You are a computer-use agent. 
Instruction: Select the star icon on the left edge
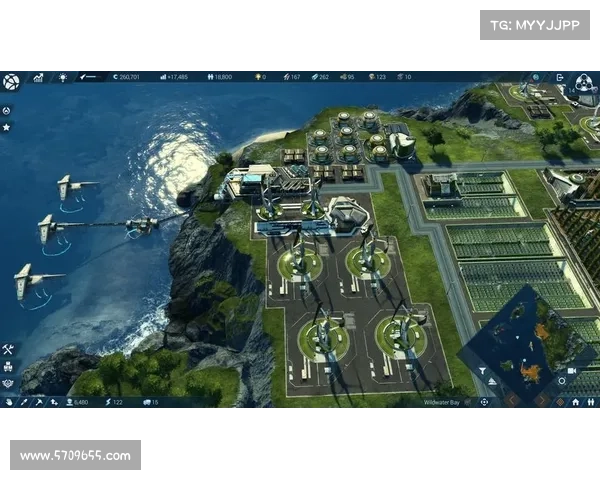(x=7, y=128)
